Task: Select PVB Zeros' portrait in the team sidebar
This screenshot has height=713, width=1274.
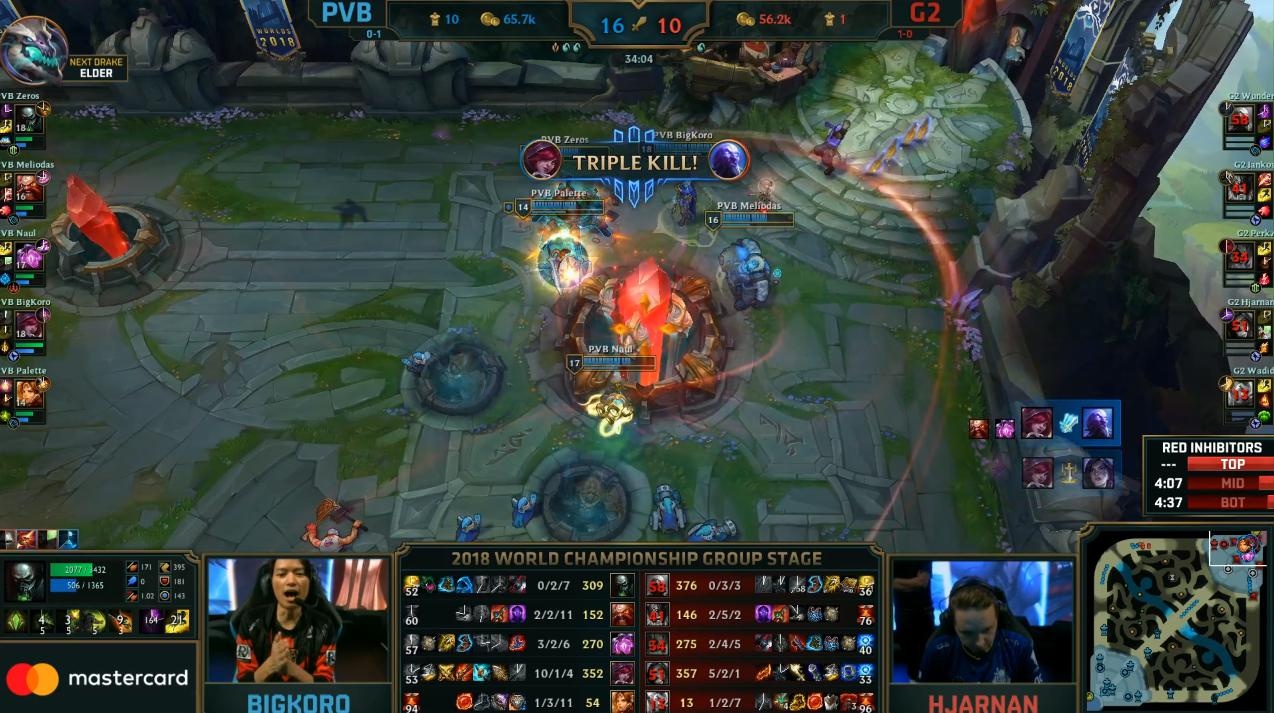Action: click(x=29, y=120)
